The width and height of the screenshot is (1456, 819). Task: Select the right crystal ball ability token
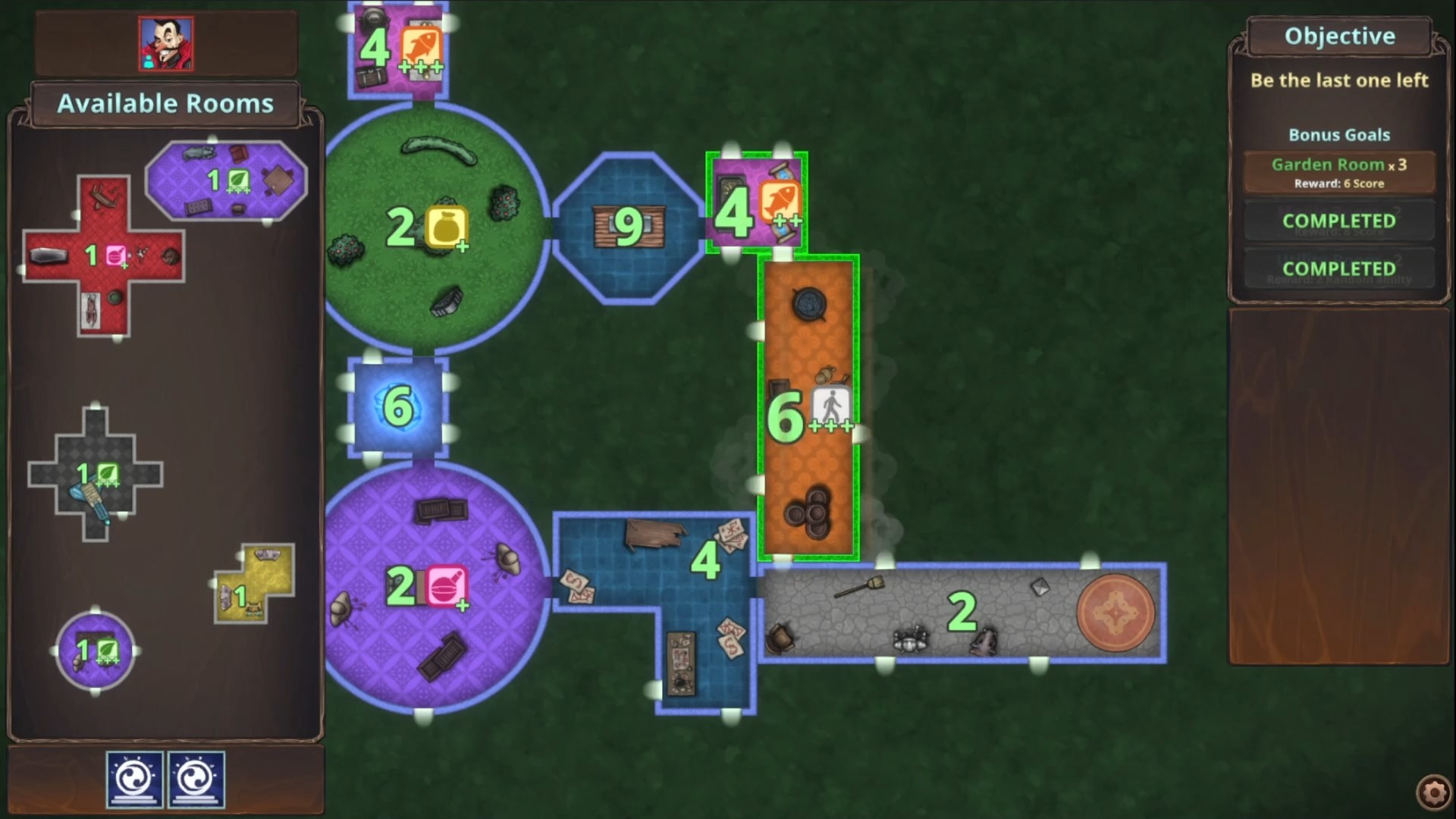tap(199, 779)
